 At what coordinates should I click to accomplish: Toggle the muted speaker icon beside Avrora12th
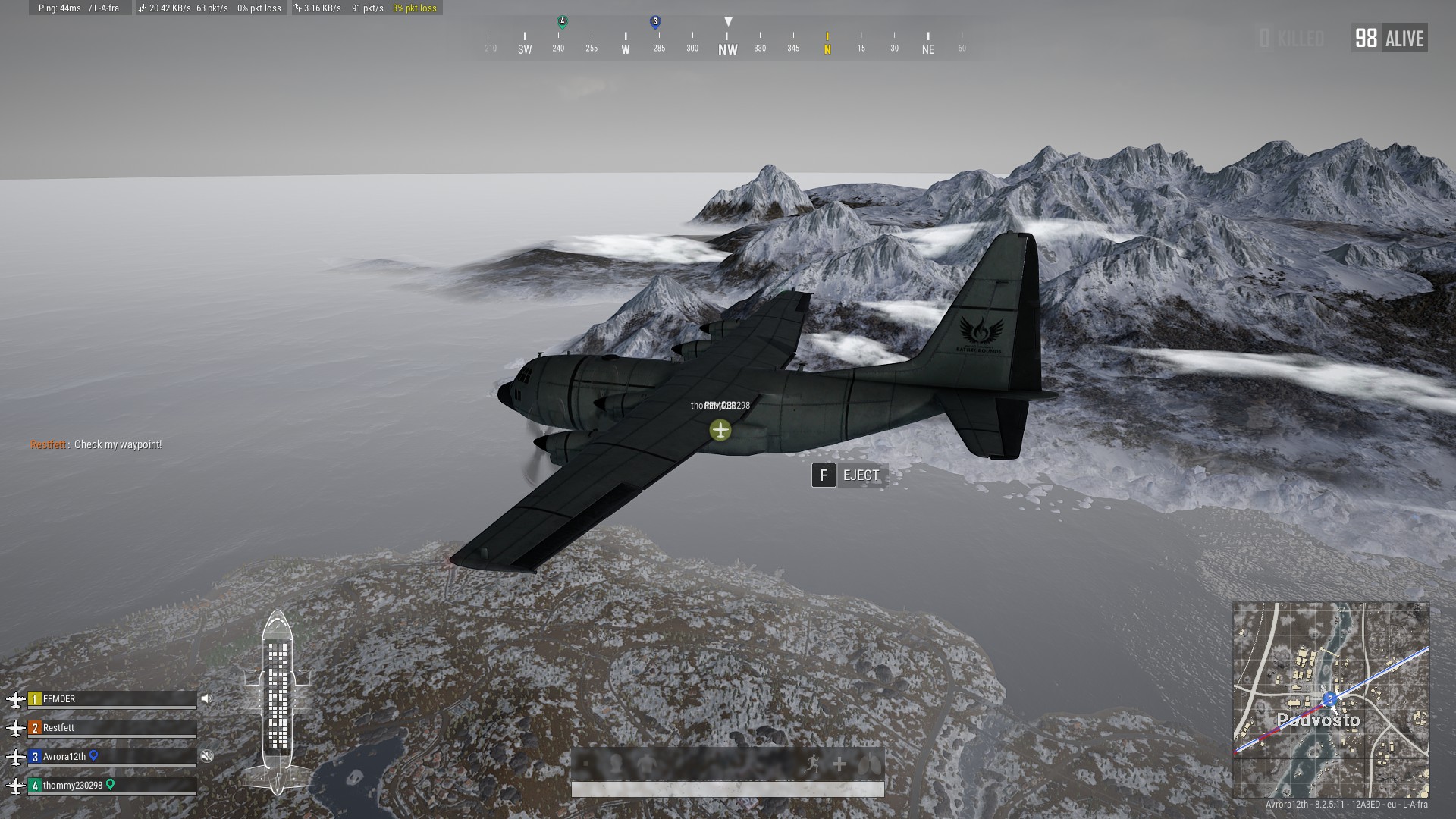pyautogui.click(x=206, y=756)
